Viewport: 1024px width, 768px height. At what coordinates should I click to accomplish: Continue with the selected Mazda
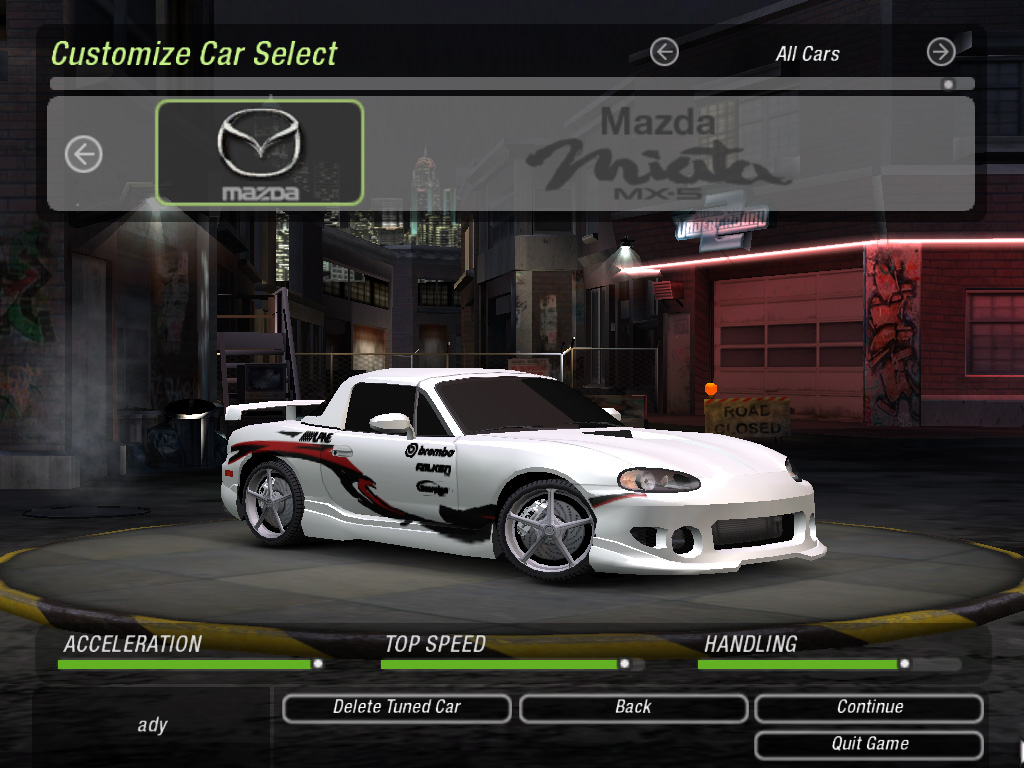tap(869, 708)
